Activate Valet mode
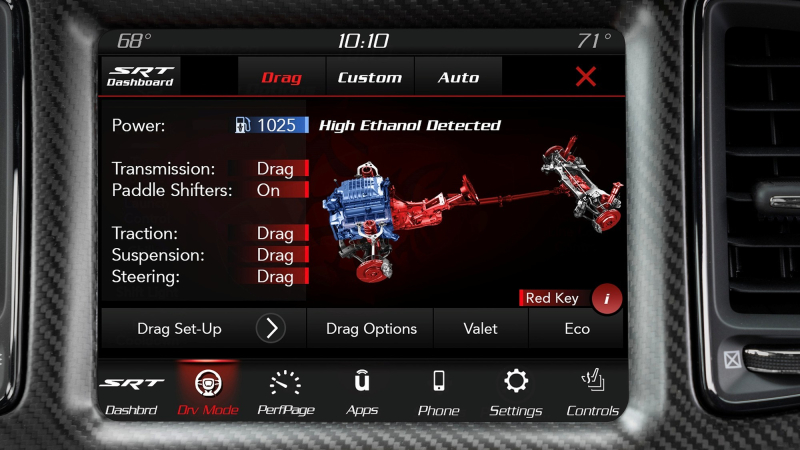Viewport: 800px width, 450px height. pyautogui.click(x=480, y=328)
